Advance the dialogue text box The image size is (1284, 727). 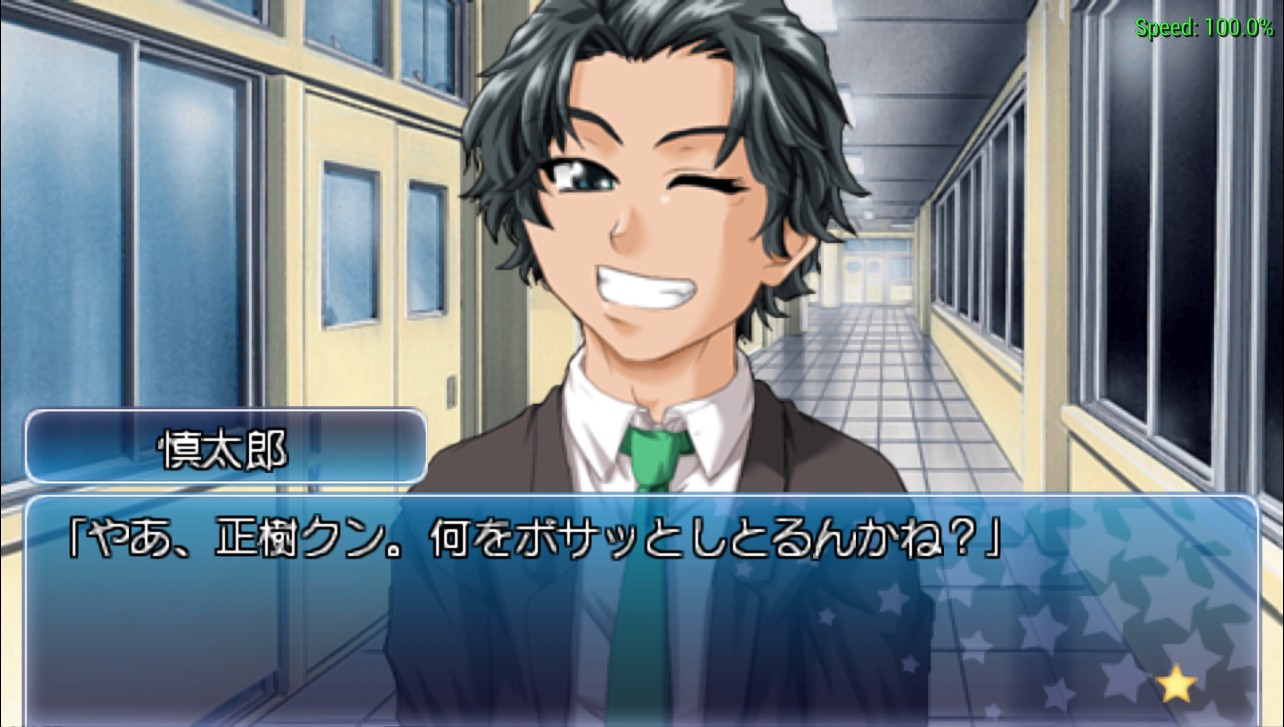click(x=640, y=610)
